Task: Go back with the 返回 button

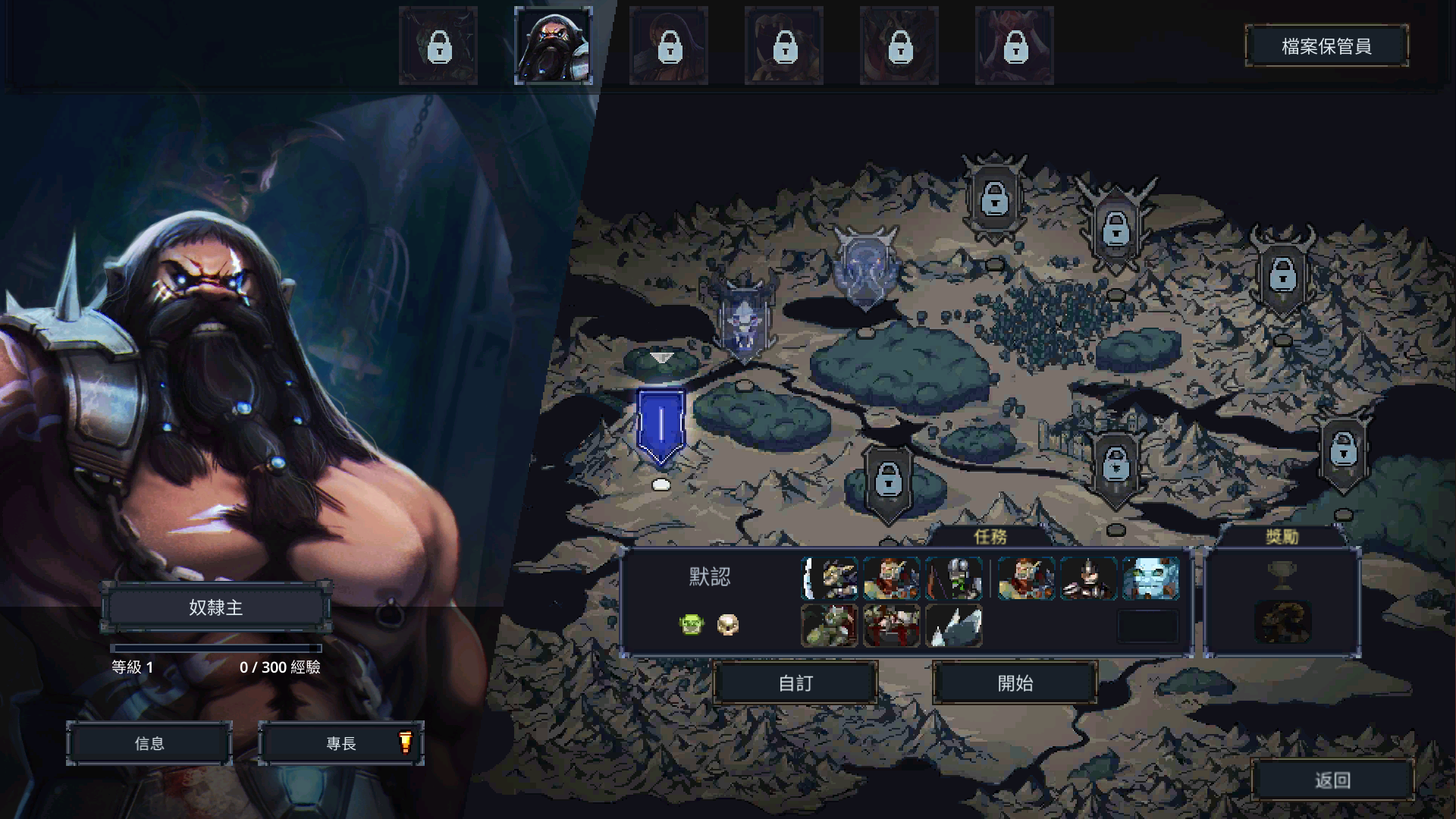Action: pos(1332,780)
